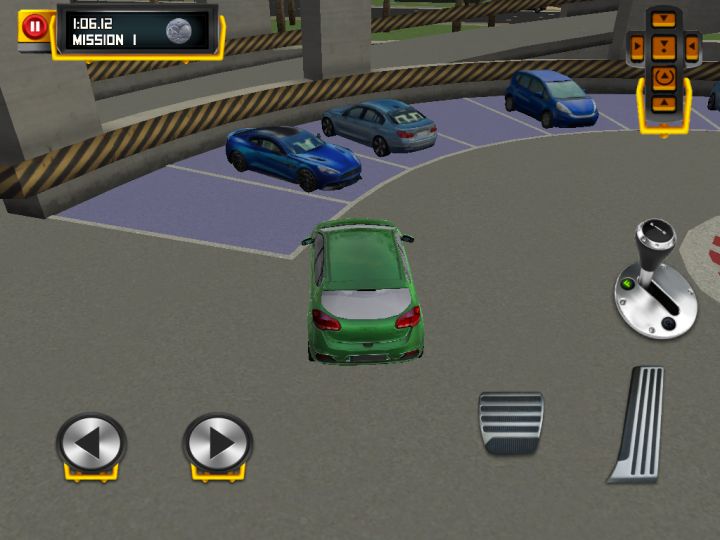720x540 pixels.
Task: Steer left with the left arrow button
Action: [91, 442]
